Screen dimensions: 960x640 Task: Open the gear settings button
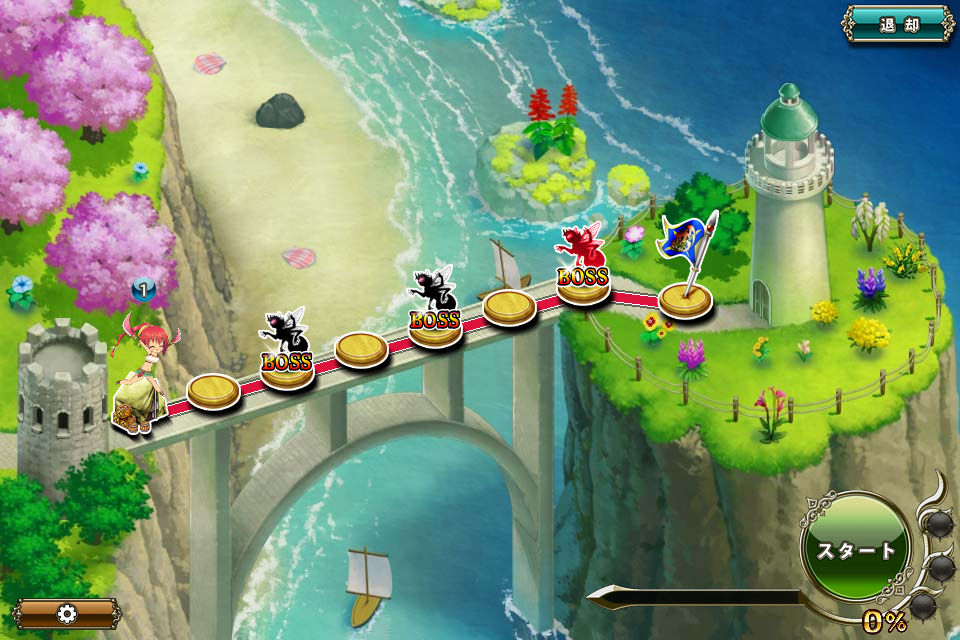(x=67, y=613)
